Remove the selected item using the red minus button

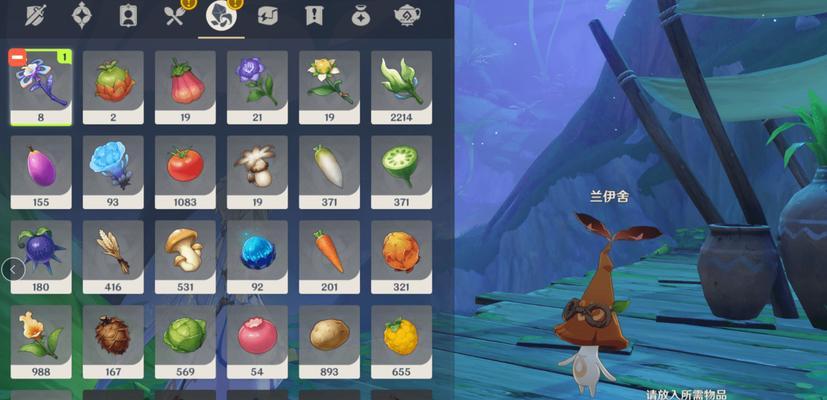coord(17,58)
